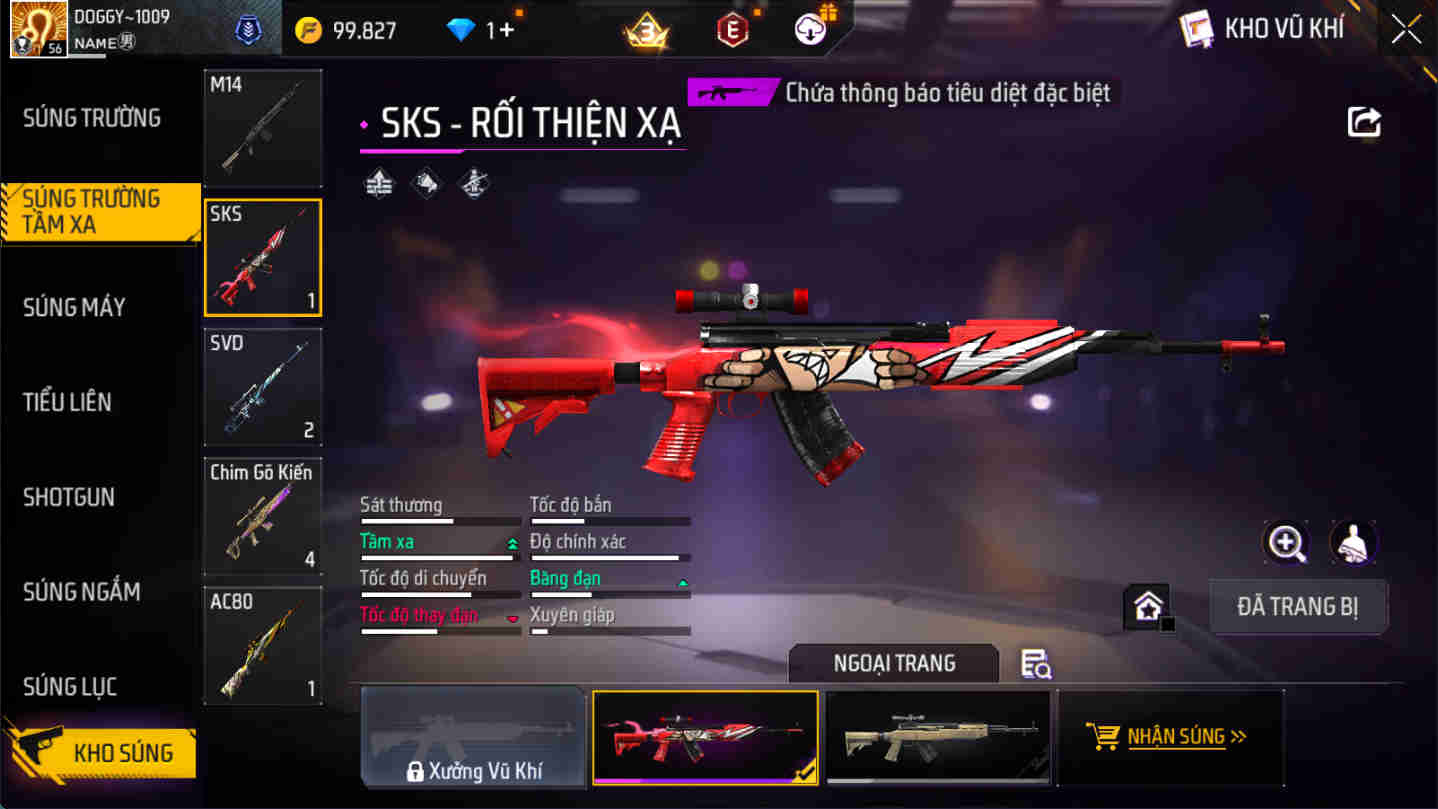Screen dimensions: 1438x809
Task: Open the locked Xưởng Vũ Khí slot
Action: tap(472, 737)
